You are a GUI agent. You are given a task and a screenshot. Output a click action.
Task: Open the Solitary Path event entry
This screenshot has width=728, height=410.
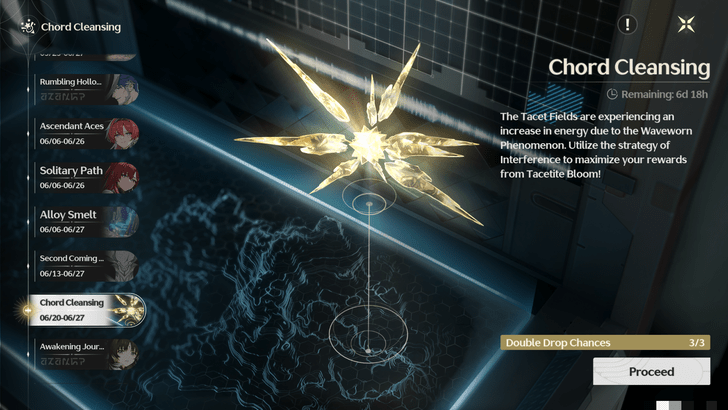pyautogui.click(x=86, y=176)
